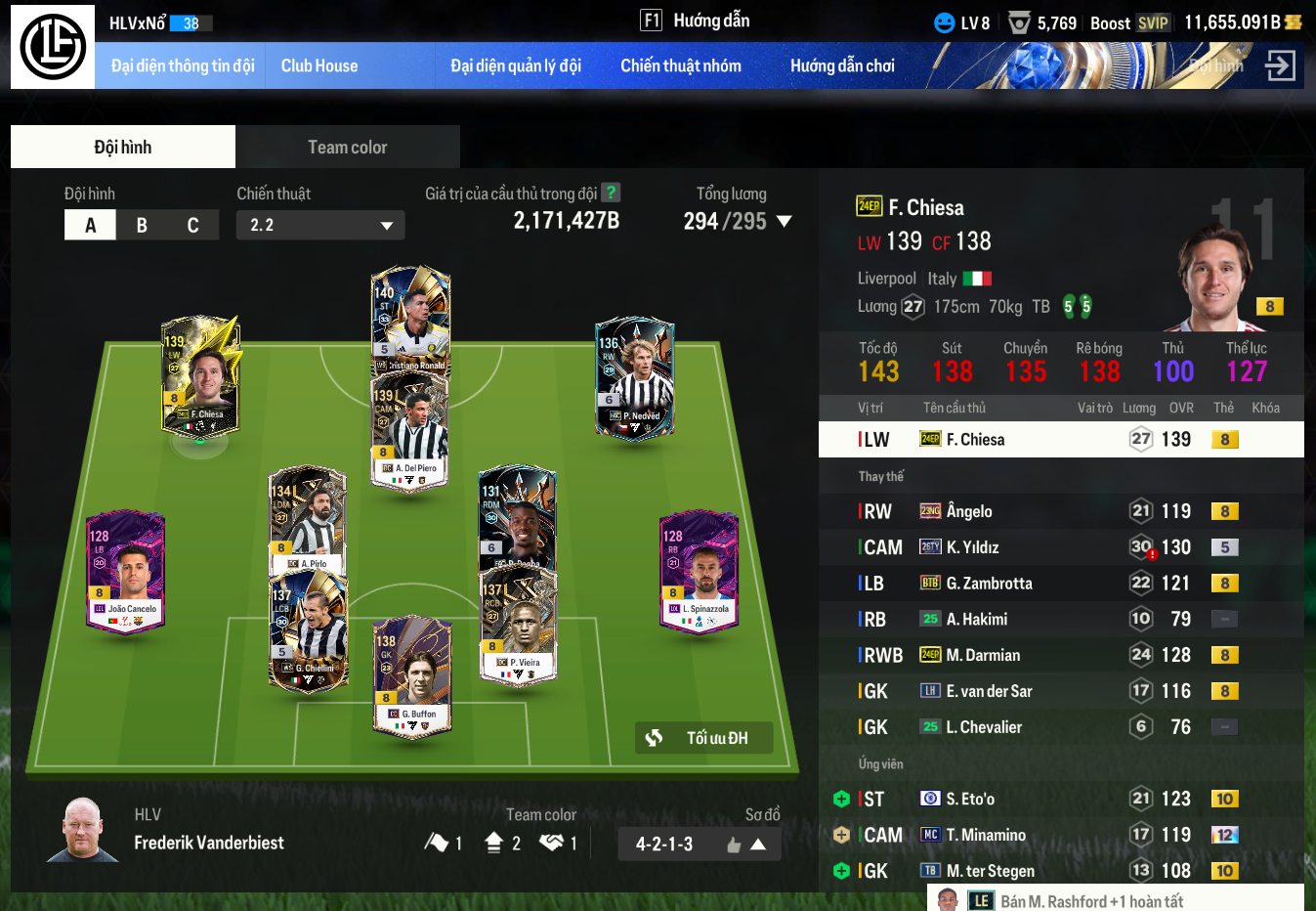Open Đại diện quản lý đội menu
Viewport: 1316px width, 911px height.
(x=516, y=66)
